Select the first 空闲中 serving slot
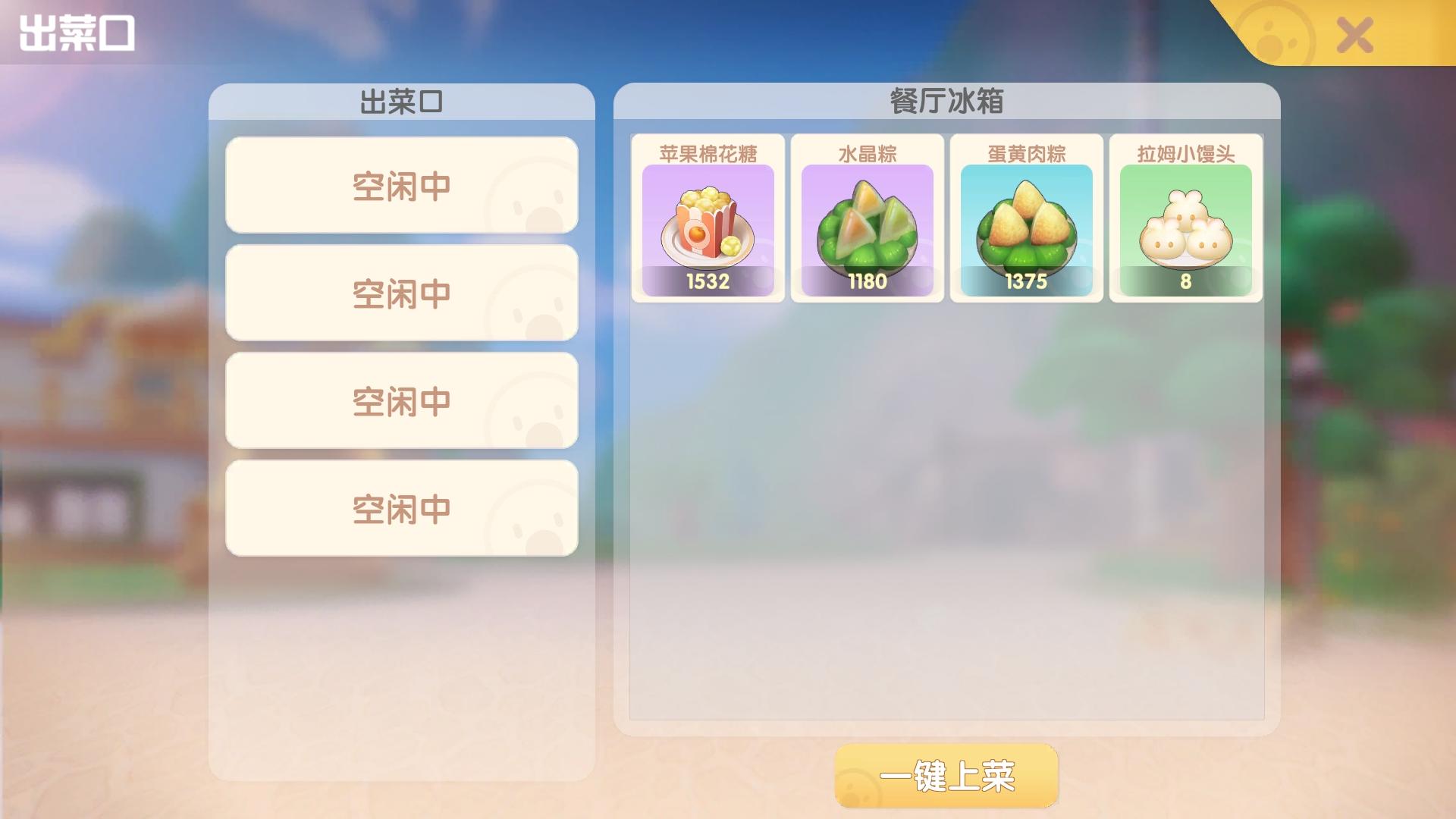Viewport: 1456px width, 819px height. tap(402, 184)
